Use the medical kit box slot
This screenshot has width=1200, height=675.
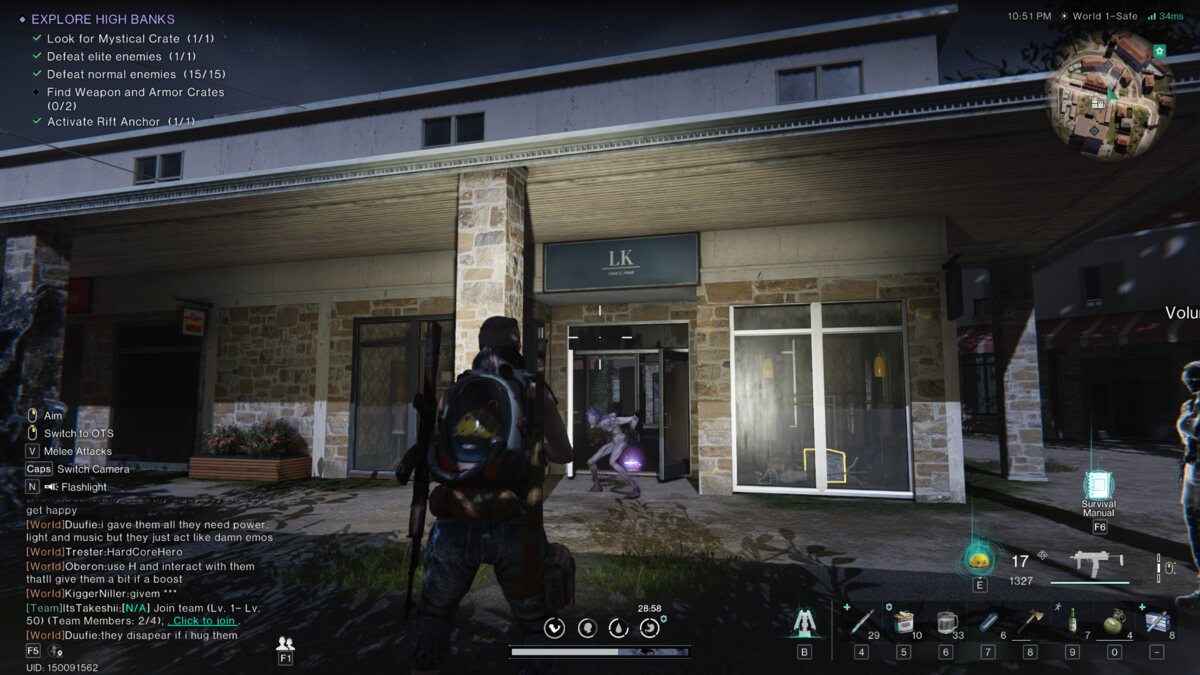tap(1156, 622)
